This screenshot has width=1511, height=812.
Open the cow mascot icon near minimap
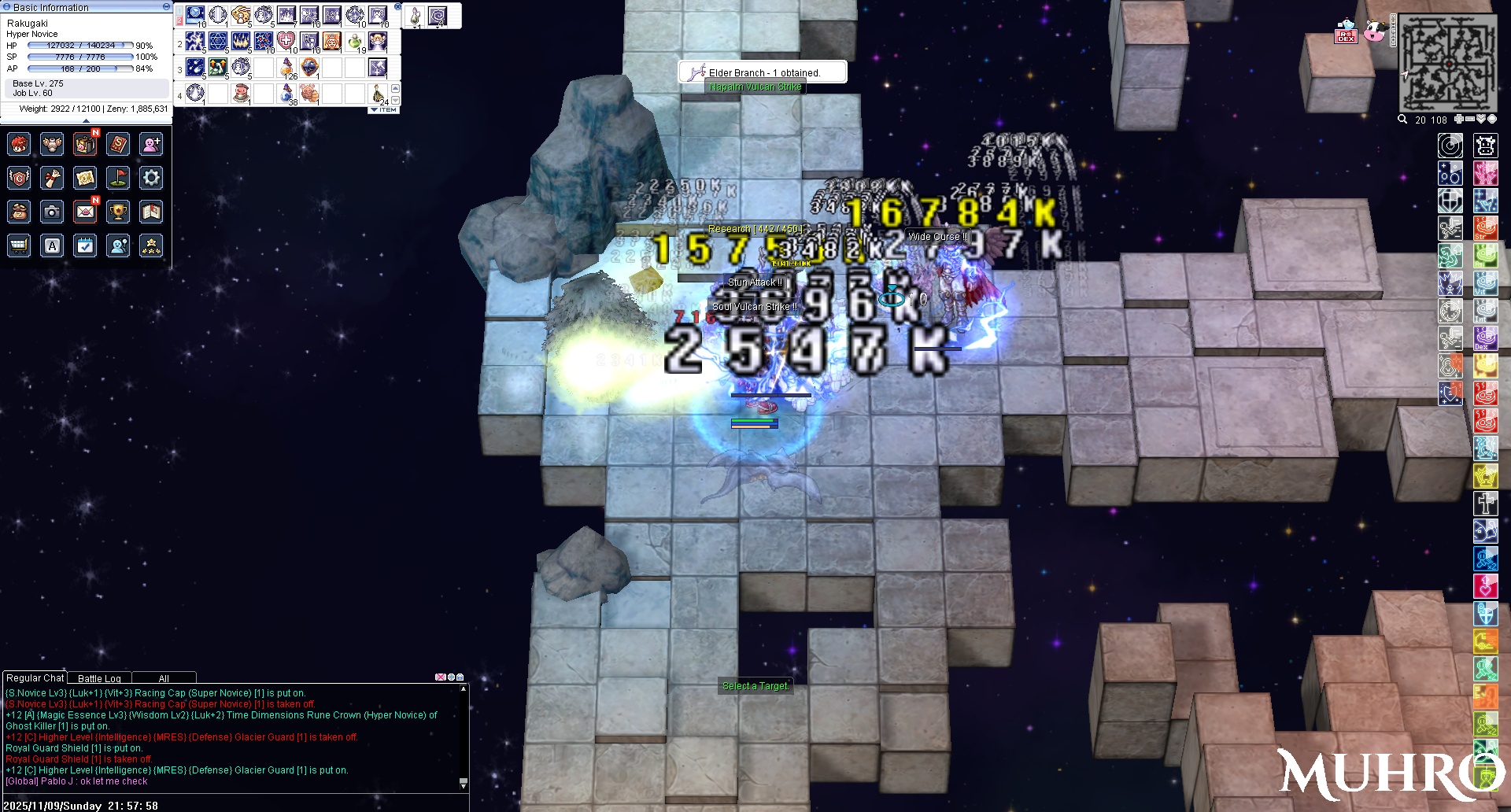pos(1376,31)
